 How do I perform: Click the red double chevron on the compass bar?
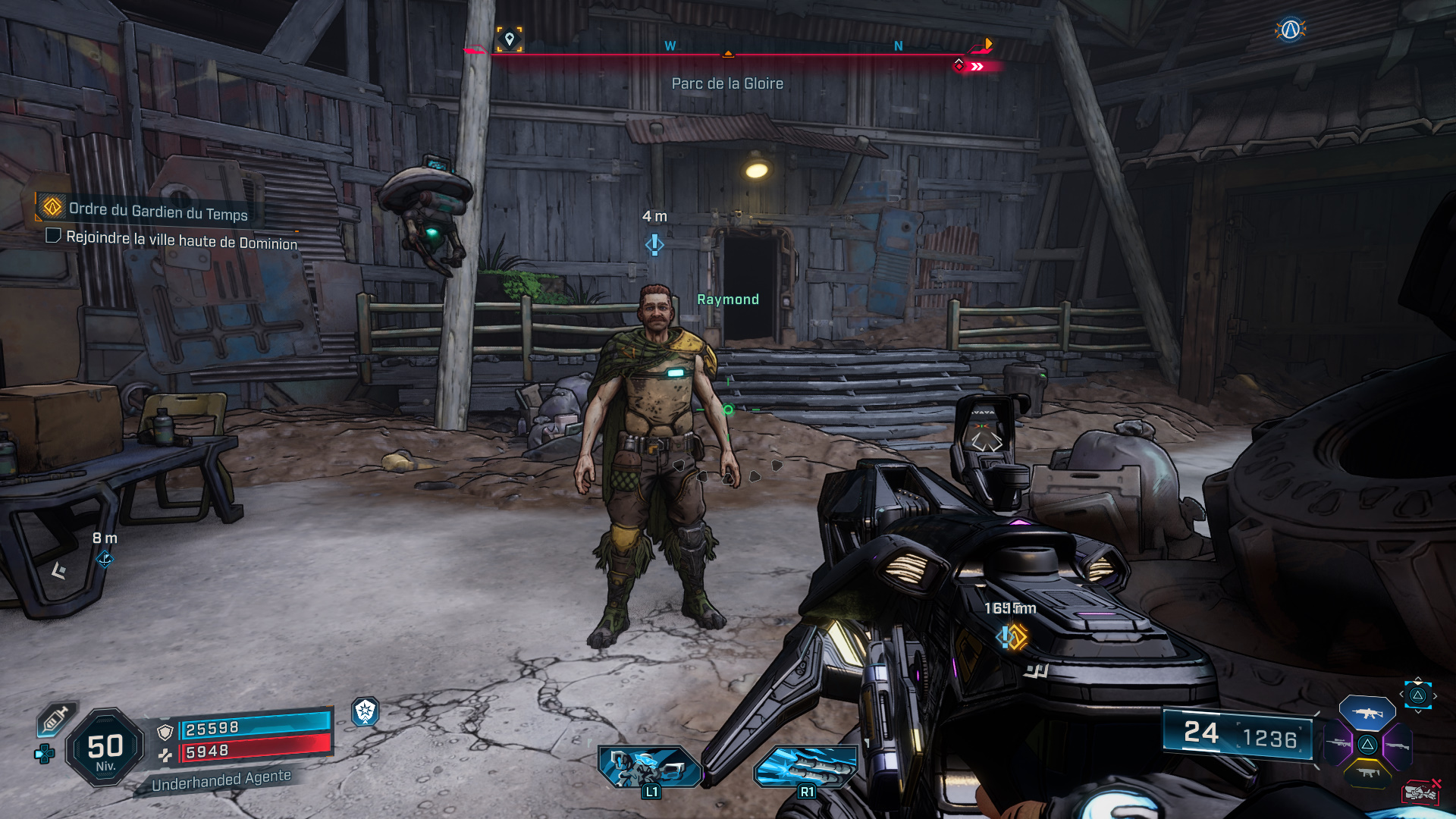click(x=978, y=67)
